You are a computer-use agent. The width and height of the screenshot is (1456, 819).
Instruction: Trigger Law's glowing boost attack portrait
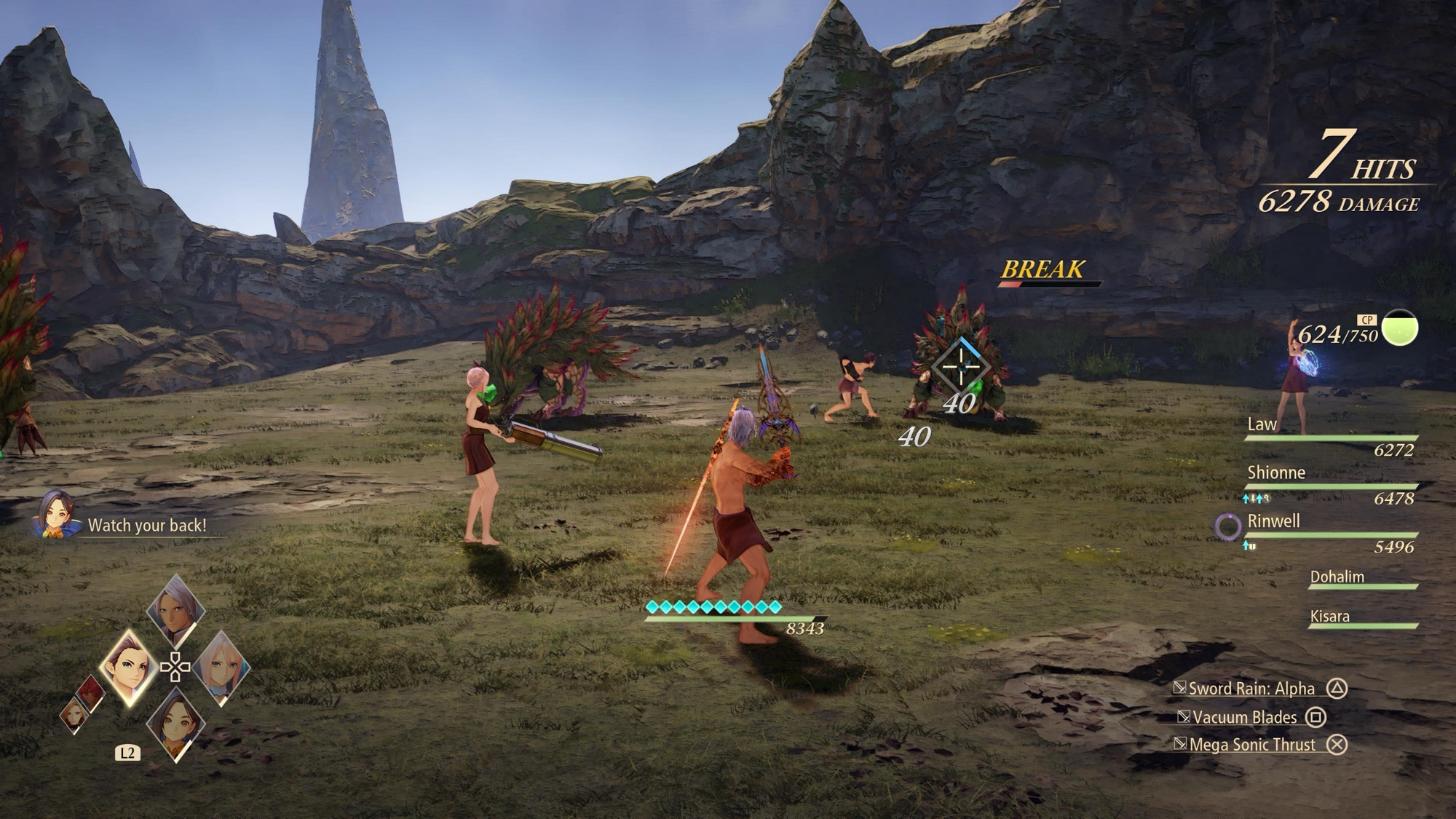coord(129,666)
